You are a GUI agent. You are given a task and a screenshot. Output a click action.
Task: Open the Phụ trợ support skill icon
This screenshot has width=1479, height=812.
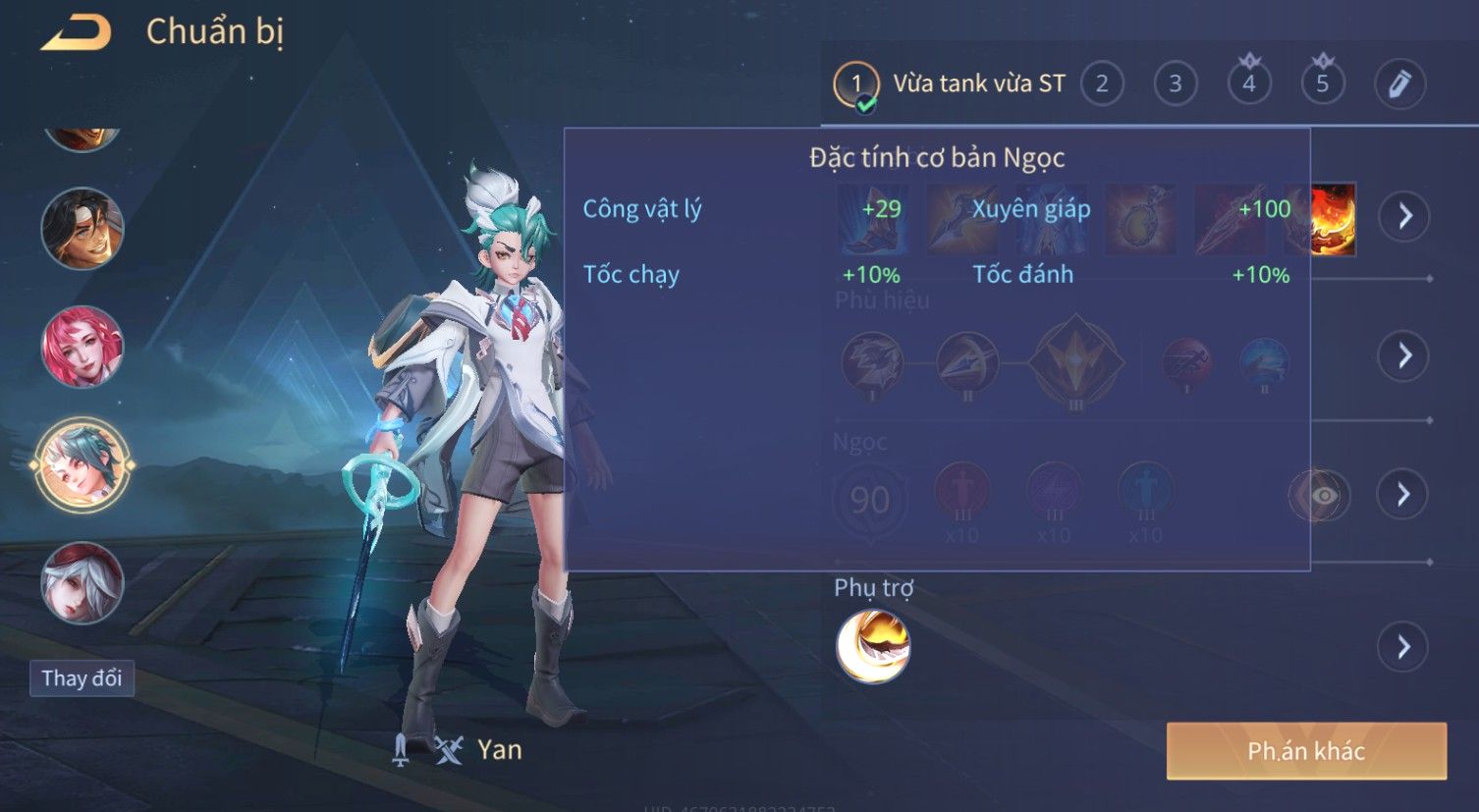[873, 646]
